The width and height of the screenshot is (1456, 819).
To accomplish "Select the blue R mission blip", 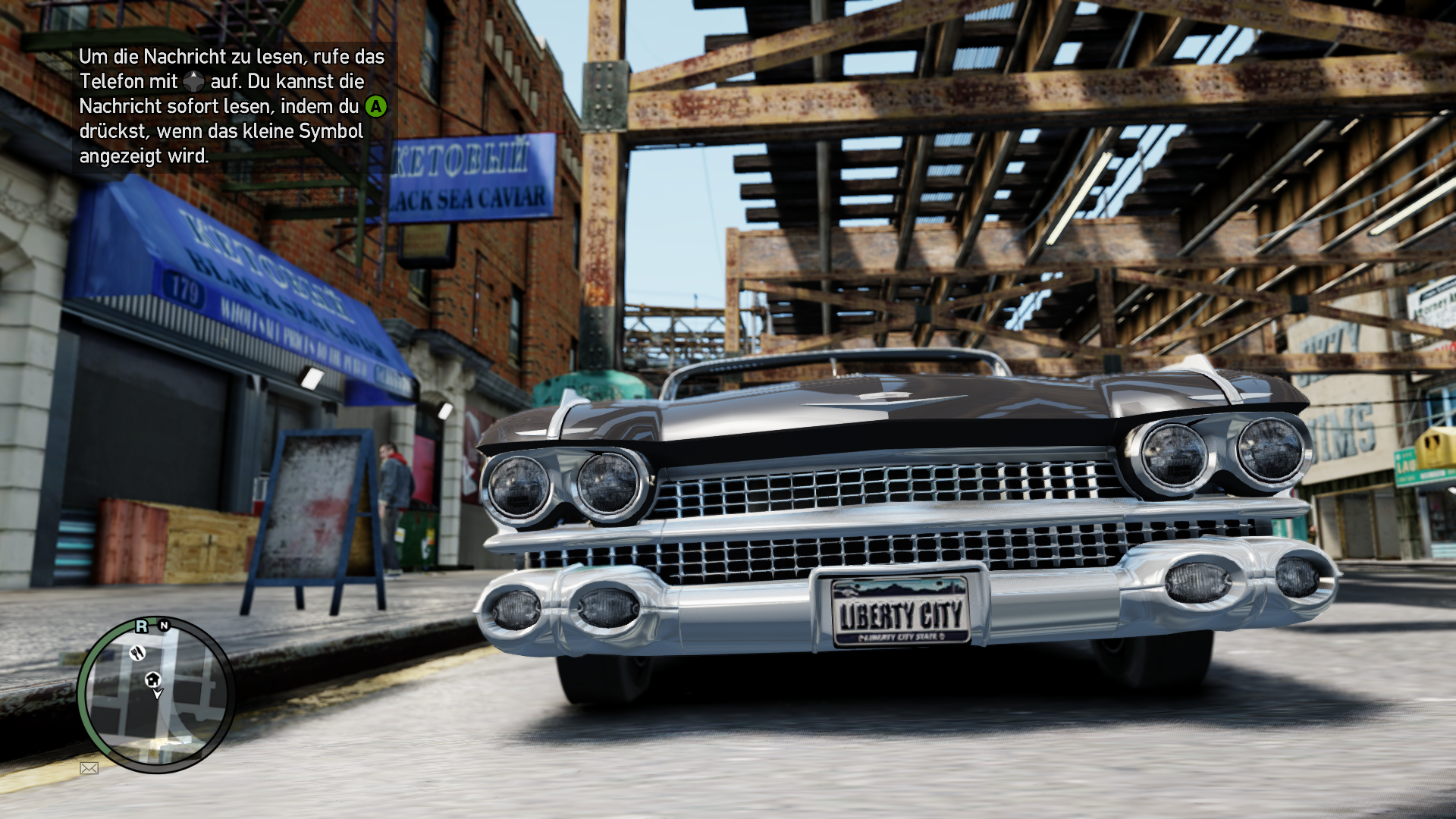I will tap(142, 626).
